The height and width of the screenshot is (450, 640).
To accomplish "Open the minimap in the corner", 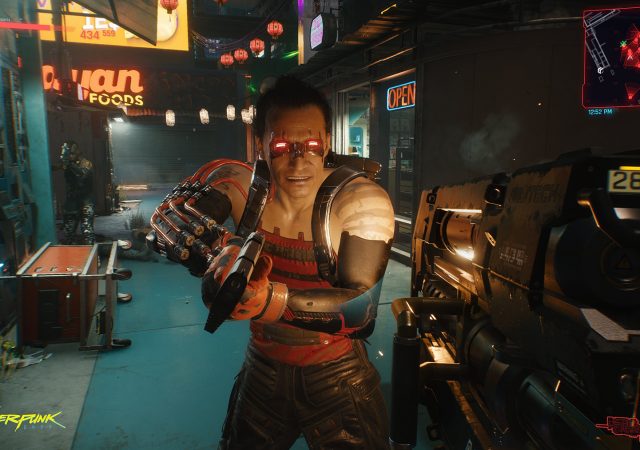I will click(x=611, y=57).
